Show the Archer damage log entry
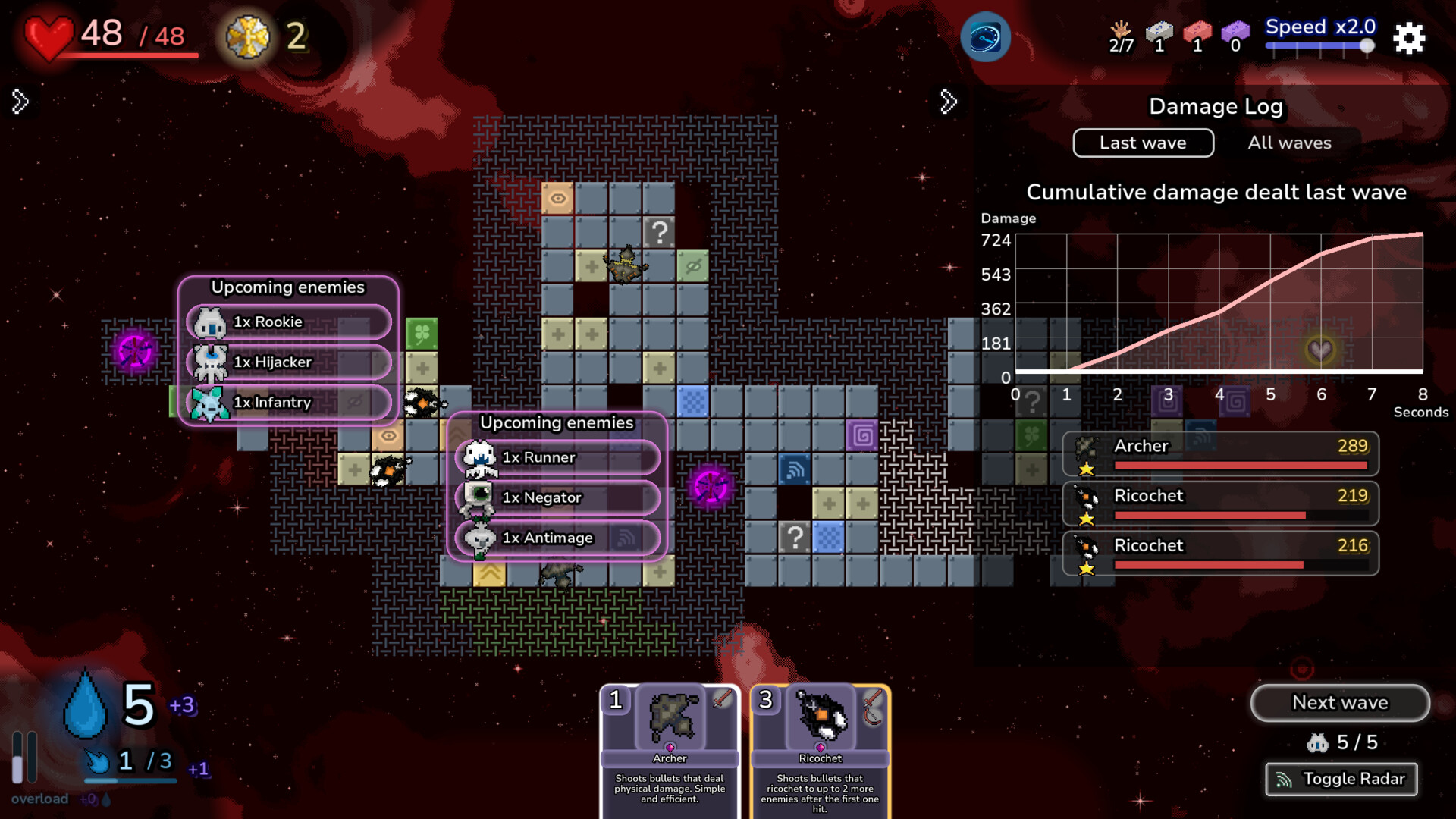 [1220, 454]
